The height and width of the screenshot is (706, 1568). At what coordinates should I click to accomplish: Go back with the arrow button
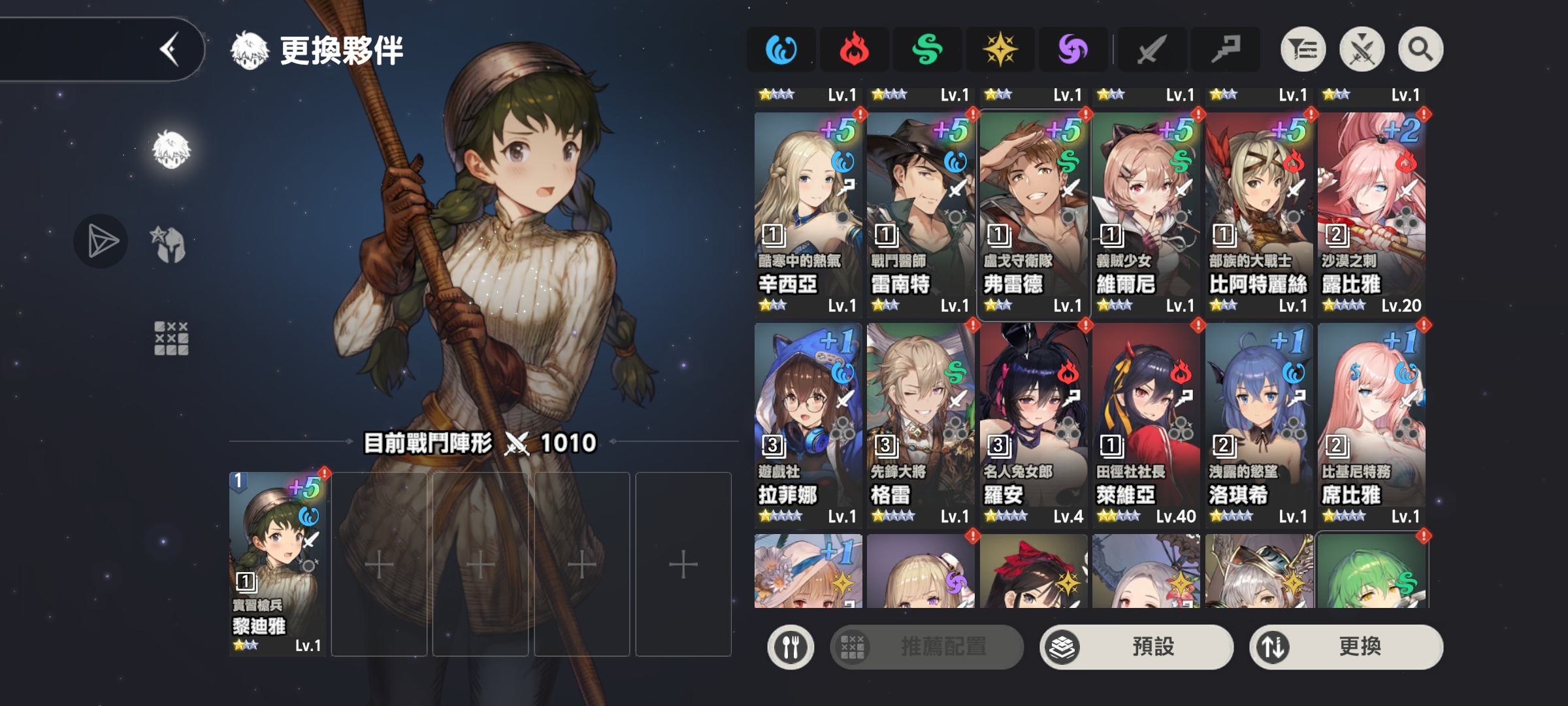169,50
